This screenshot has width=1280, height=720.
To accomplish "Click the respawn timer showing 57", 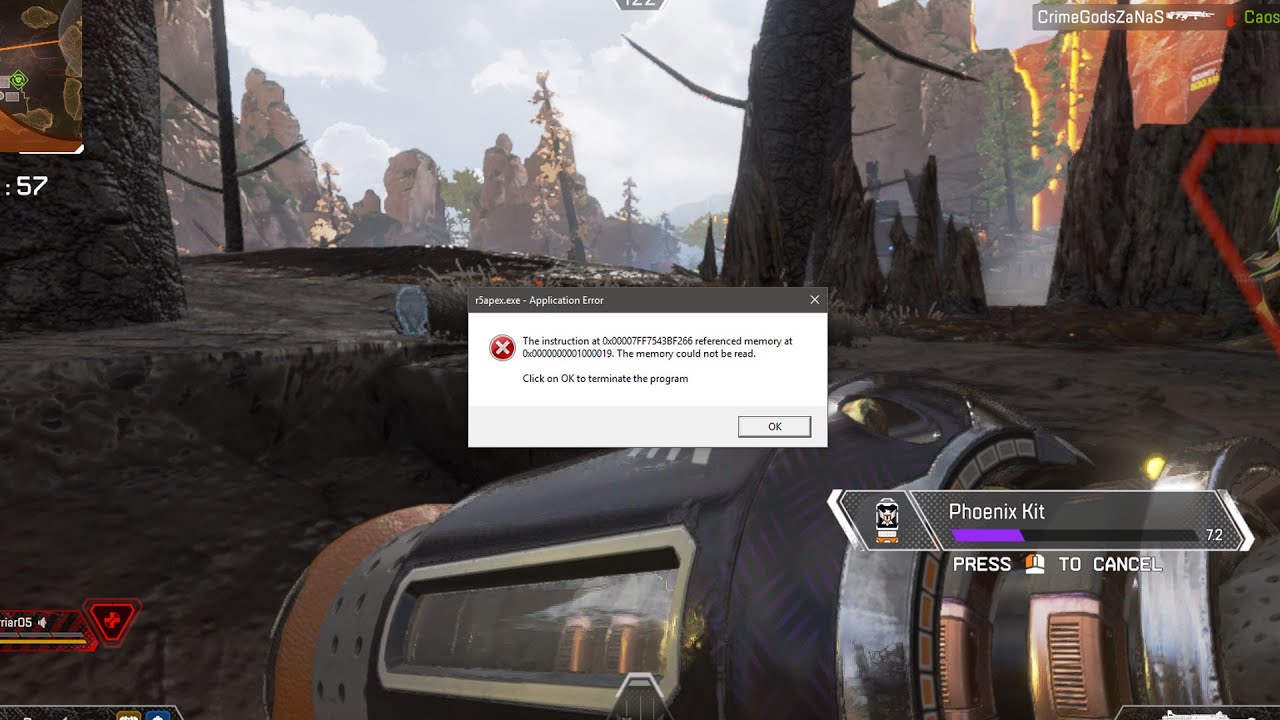I will [26, 186].
